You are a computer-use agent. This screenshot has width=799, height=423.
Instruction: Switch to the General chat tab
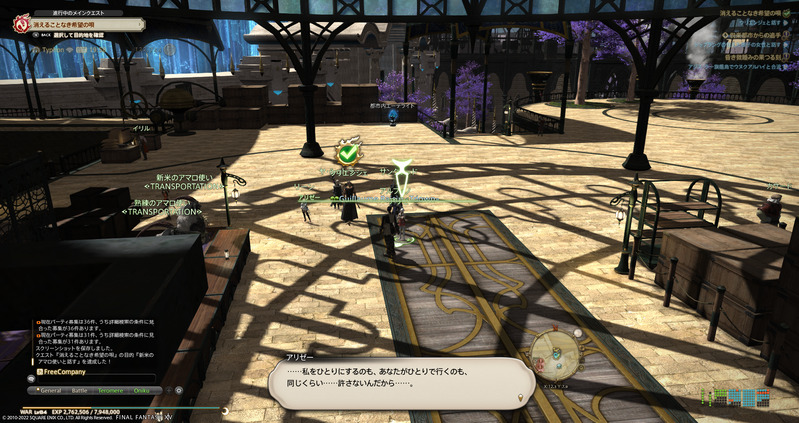click(51, 390)
